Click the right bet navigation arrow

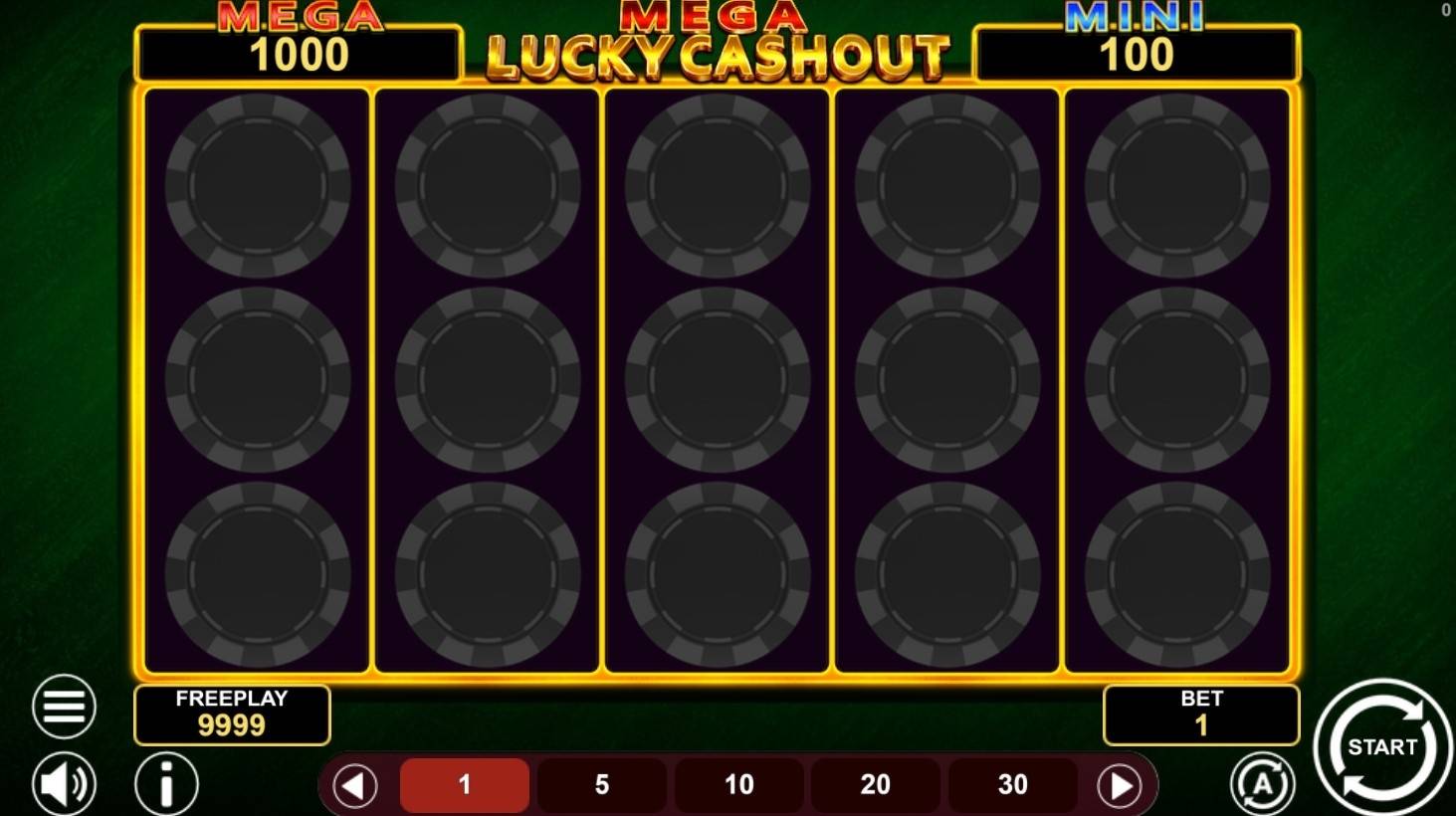pyautogui.click(x=1120, y=785)
